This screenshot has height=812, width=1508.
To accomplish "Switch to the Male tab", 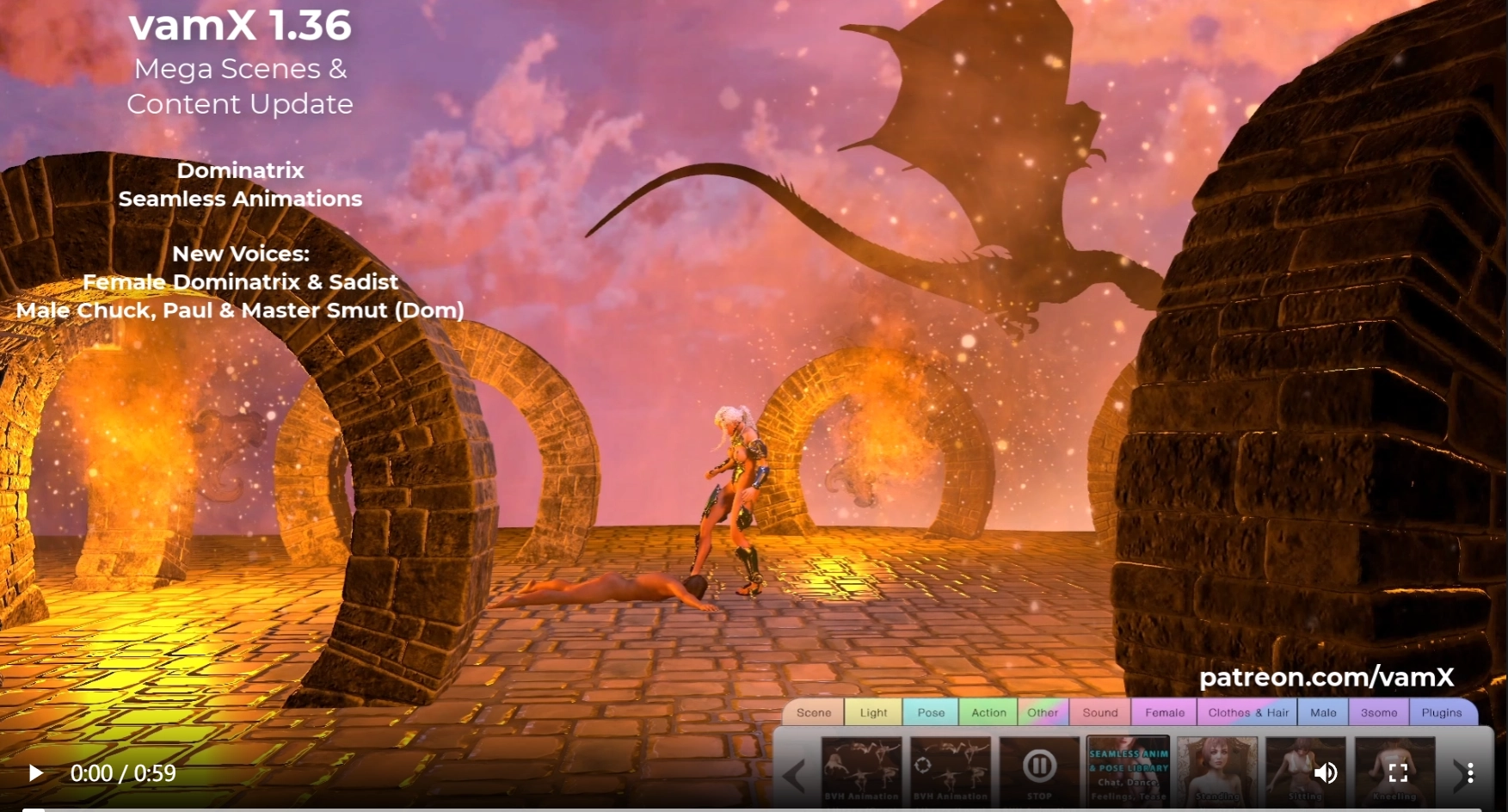I will (x=1323, y=712).
